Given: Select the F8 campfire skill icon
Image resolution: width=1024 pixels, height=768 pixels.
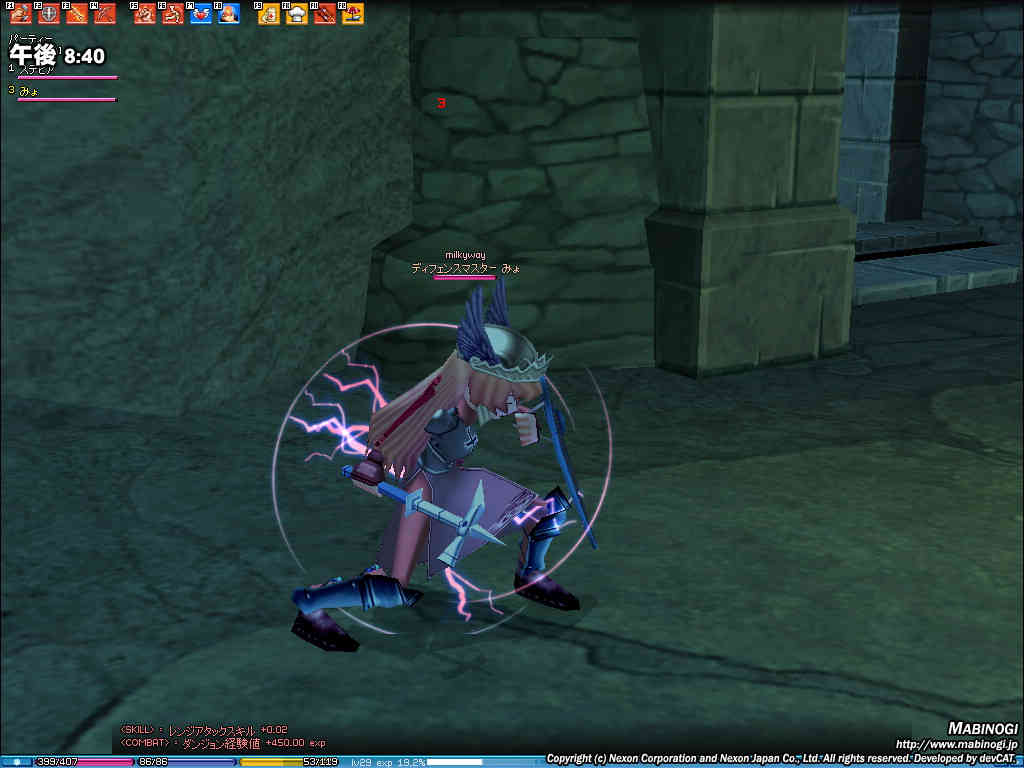Looking at the screenshot, I should (x=229, y=15).
